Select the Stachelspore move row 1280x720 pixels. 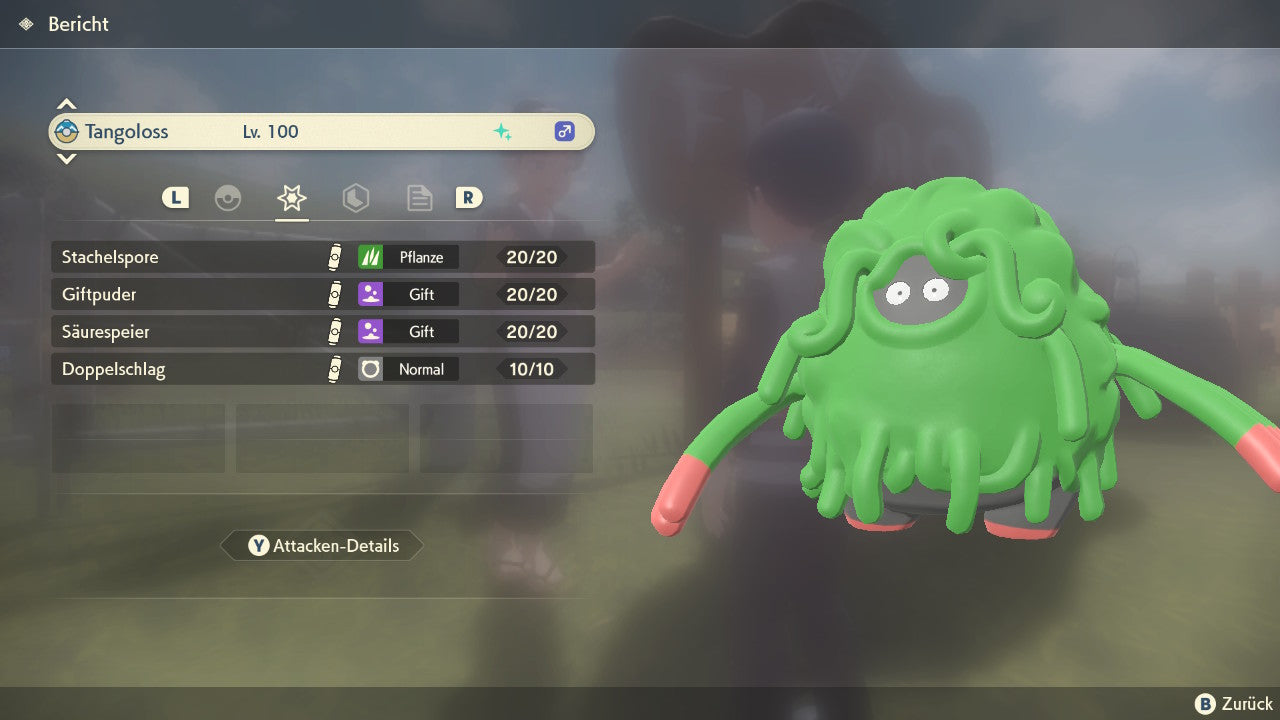[322, 257]
